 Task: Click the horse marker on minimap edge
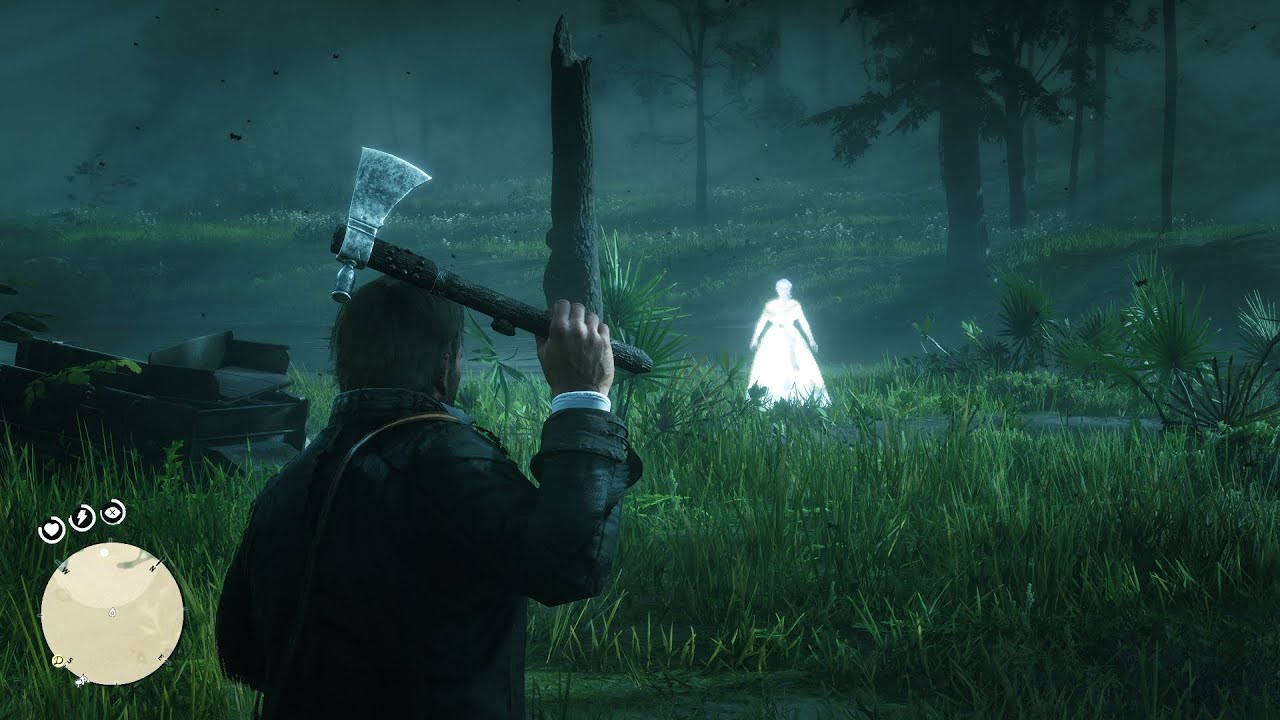point(81,679)
